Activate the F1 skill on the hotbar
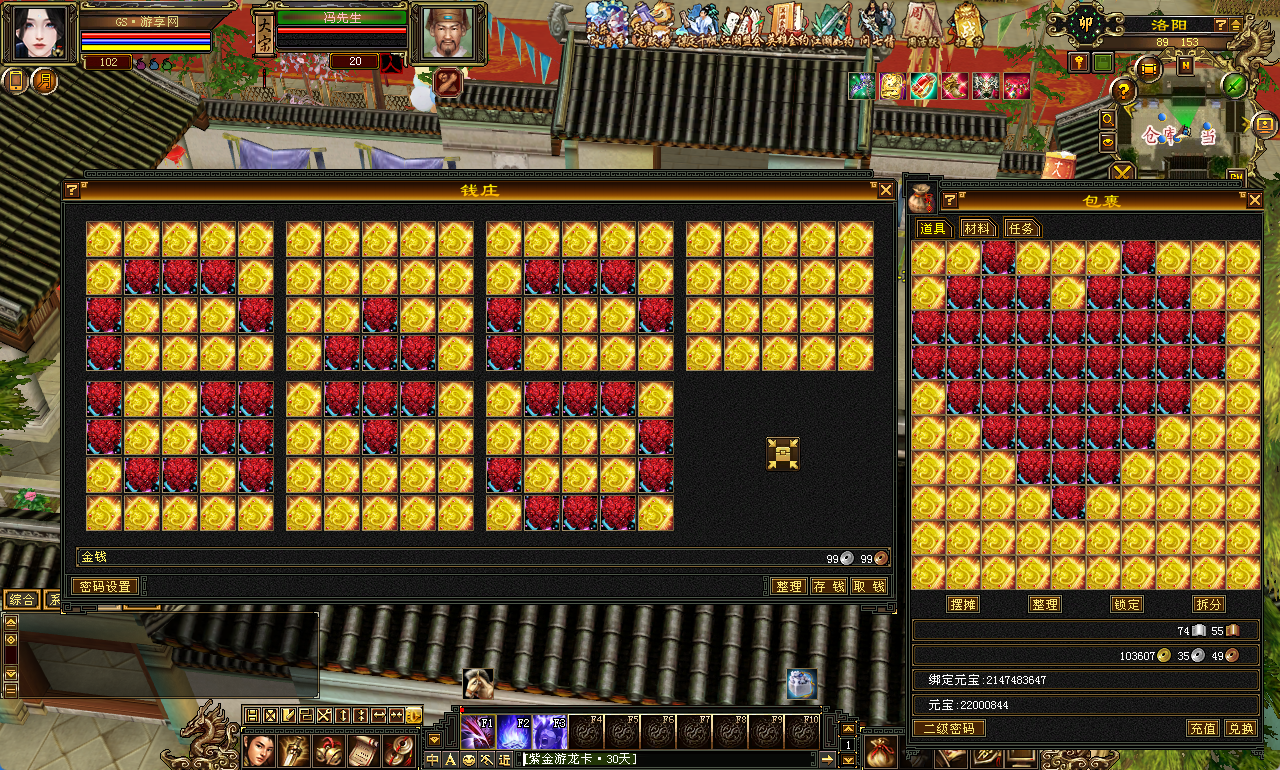The height and width of the screenshot is (770, 1280). 477,732
